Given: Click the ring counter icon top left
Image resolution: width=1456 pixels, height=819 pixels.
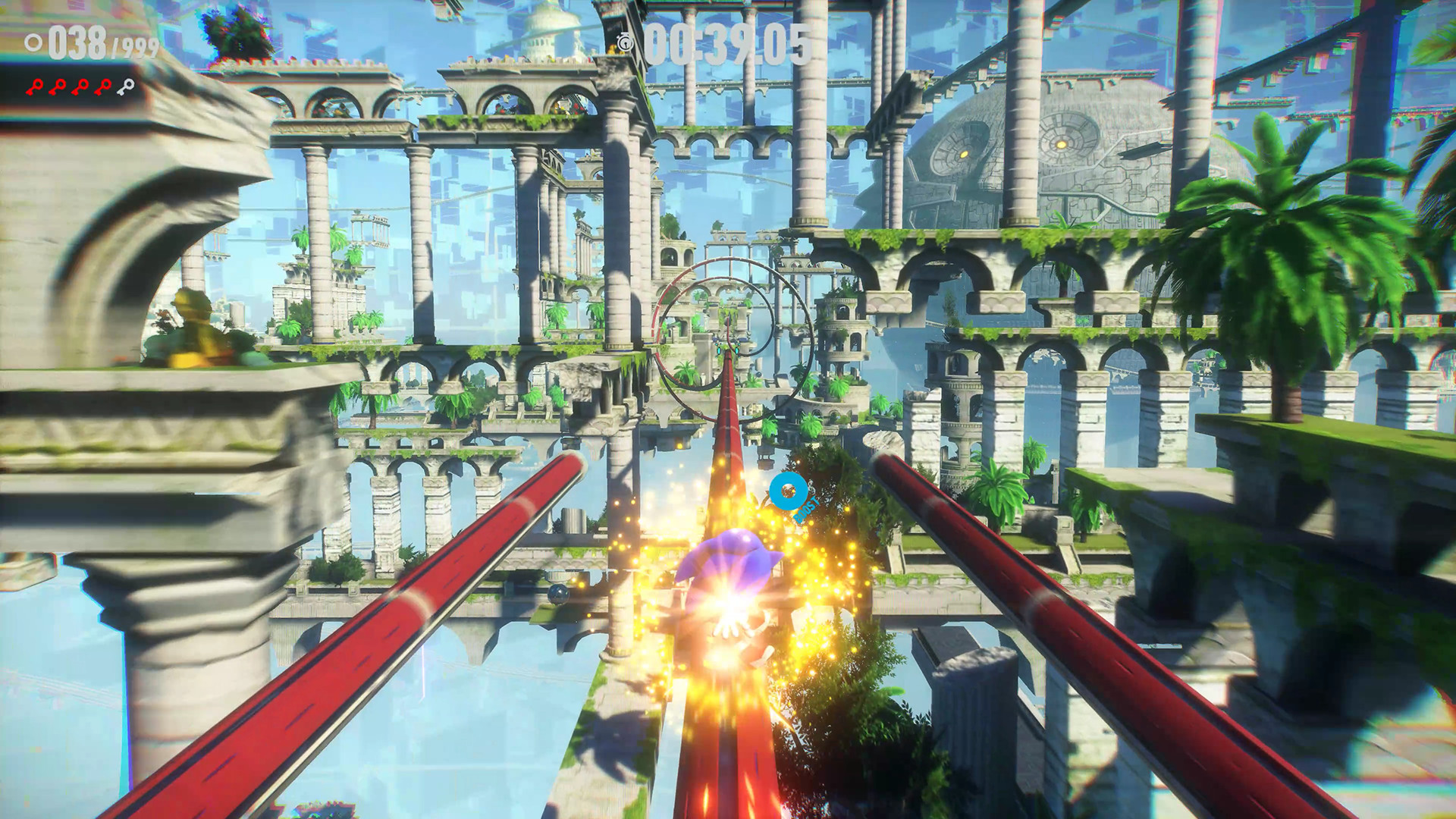Looking at the screenshot, I should [x=32, y=42].
